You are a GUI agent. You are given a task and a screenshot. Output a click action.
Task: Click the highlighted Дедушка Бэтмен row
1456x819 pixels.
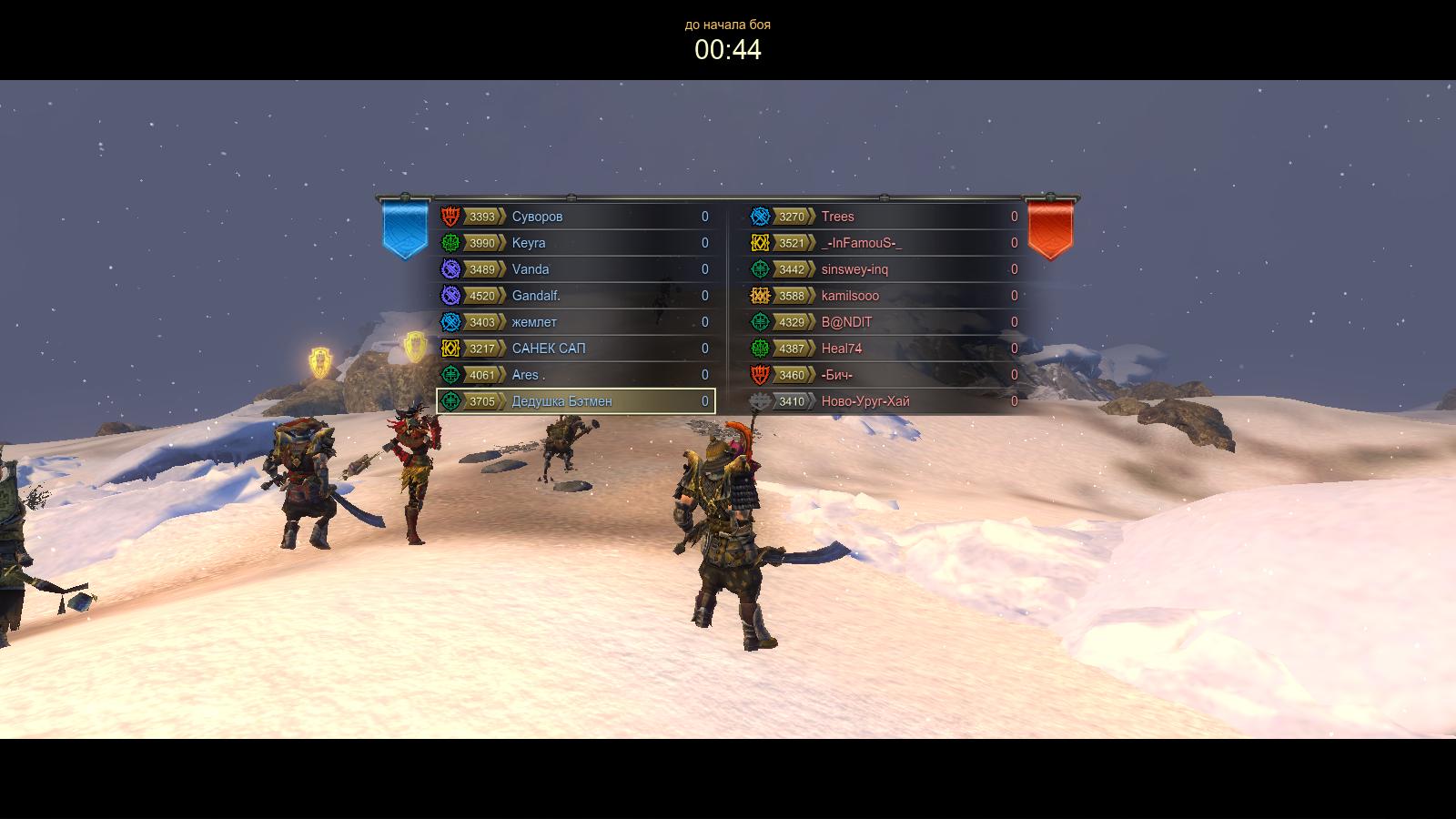(575, 401)
